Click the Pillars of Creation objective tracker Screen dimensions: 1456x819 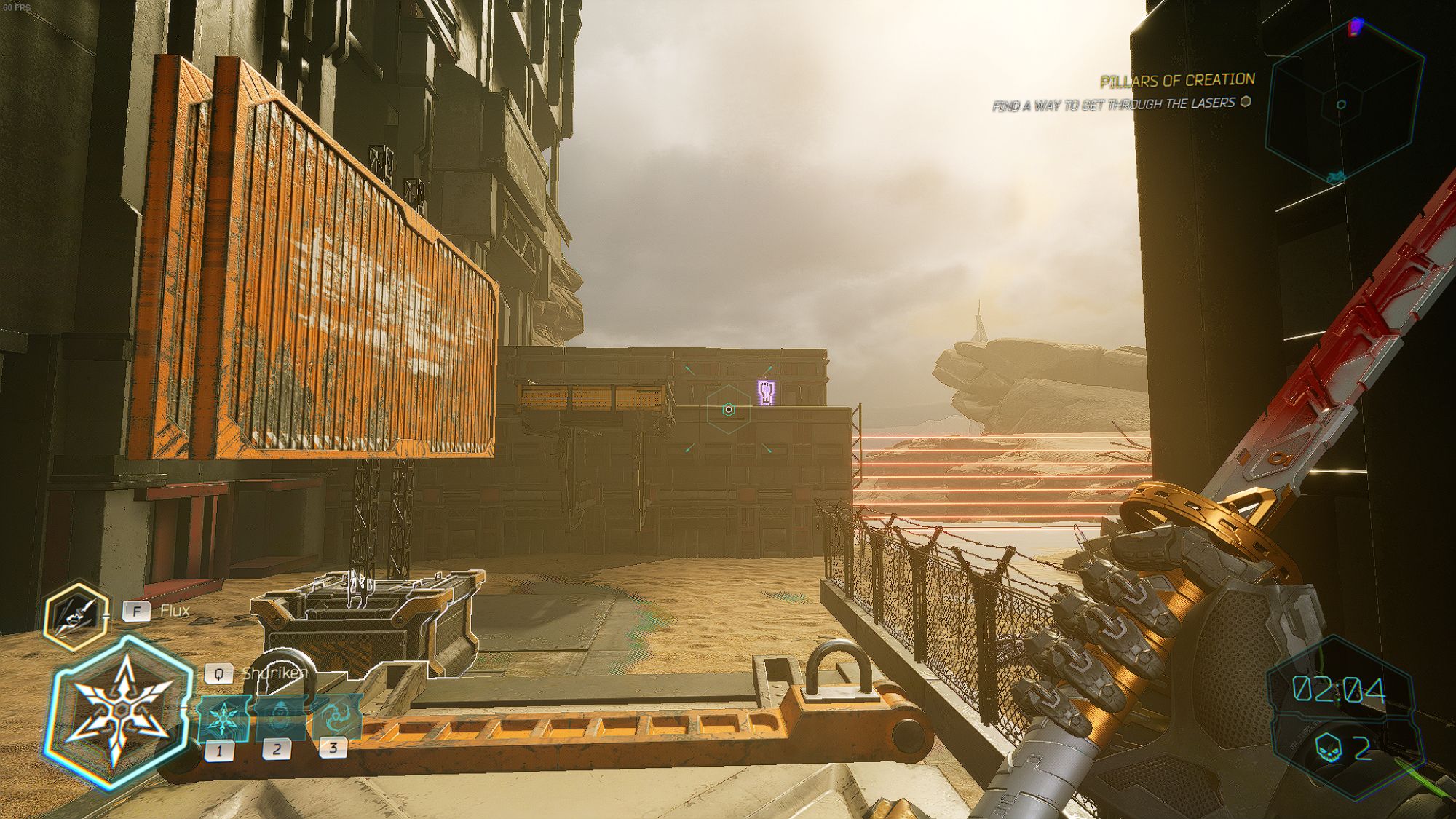(x=1176, y=80)
